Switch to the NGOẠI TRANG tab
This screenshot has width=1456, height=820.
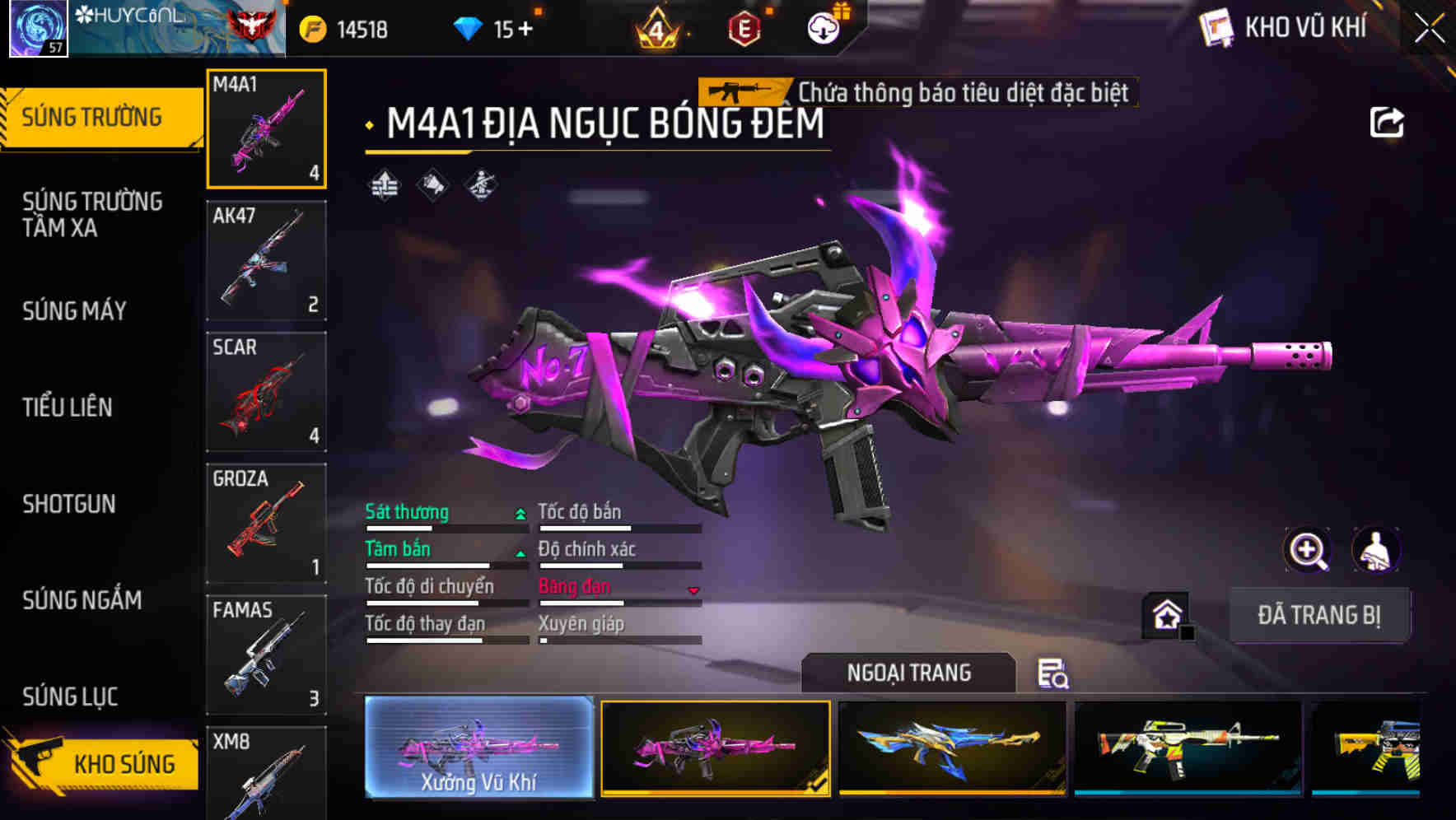tap(909, 673)
